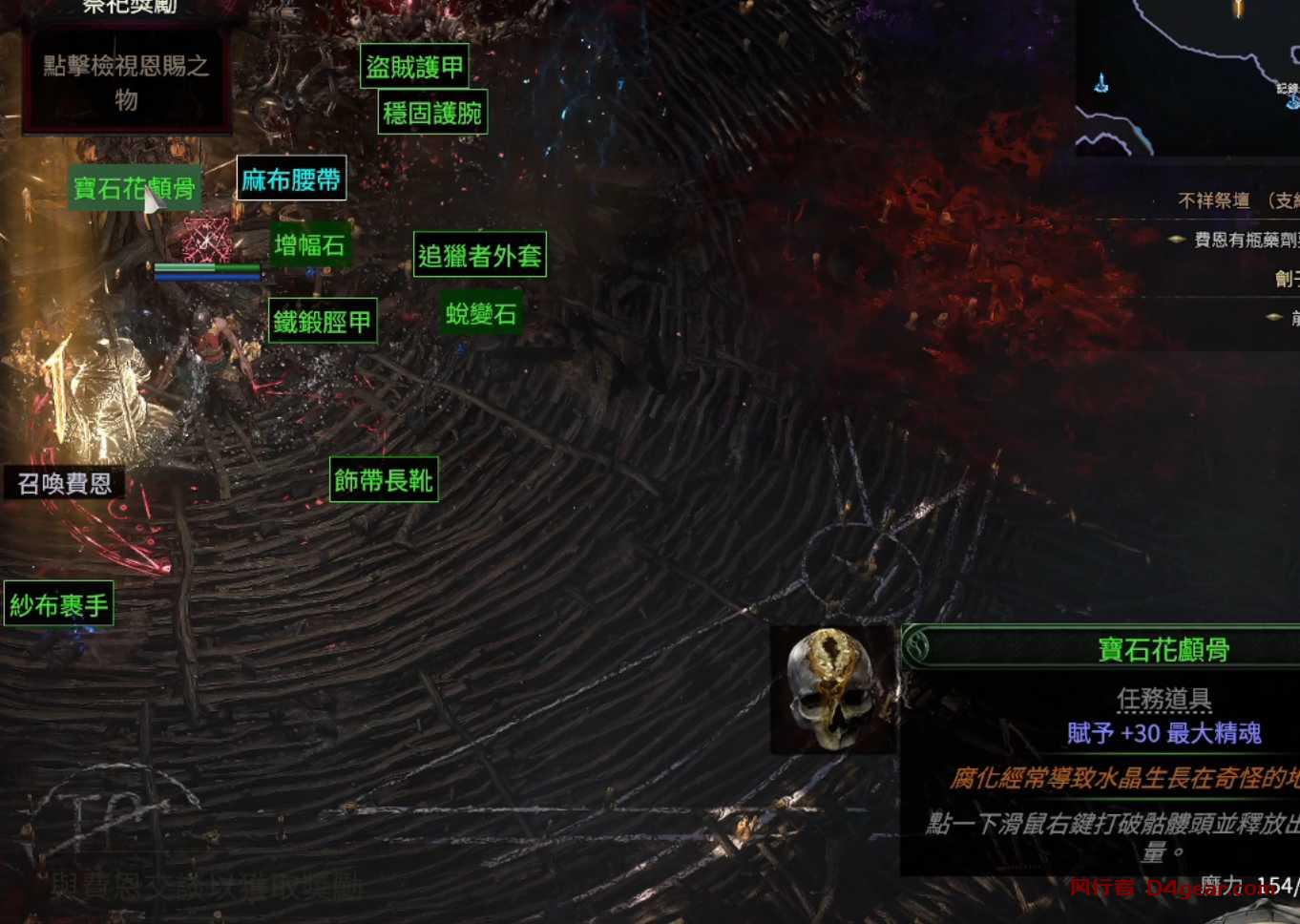This screenshot has height=924, width=1300.
Task: Loot the 鐵鍛脛甲 item label
Action: click(x=322, y=322)
